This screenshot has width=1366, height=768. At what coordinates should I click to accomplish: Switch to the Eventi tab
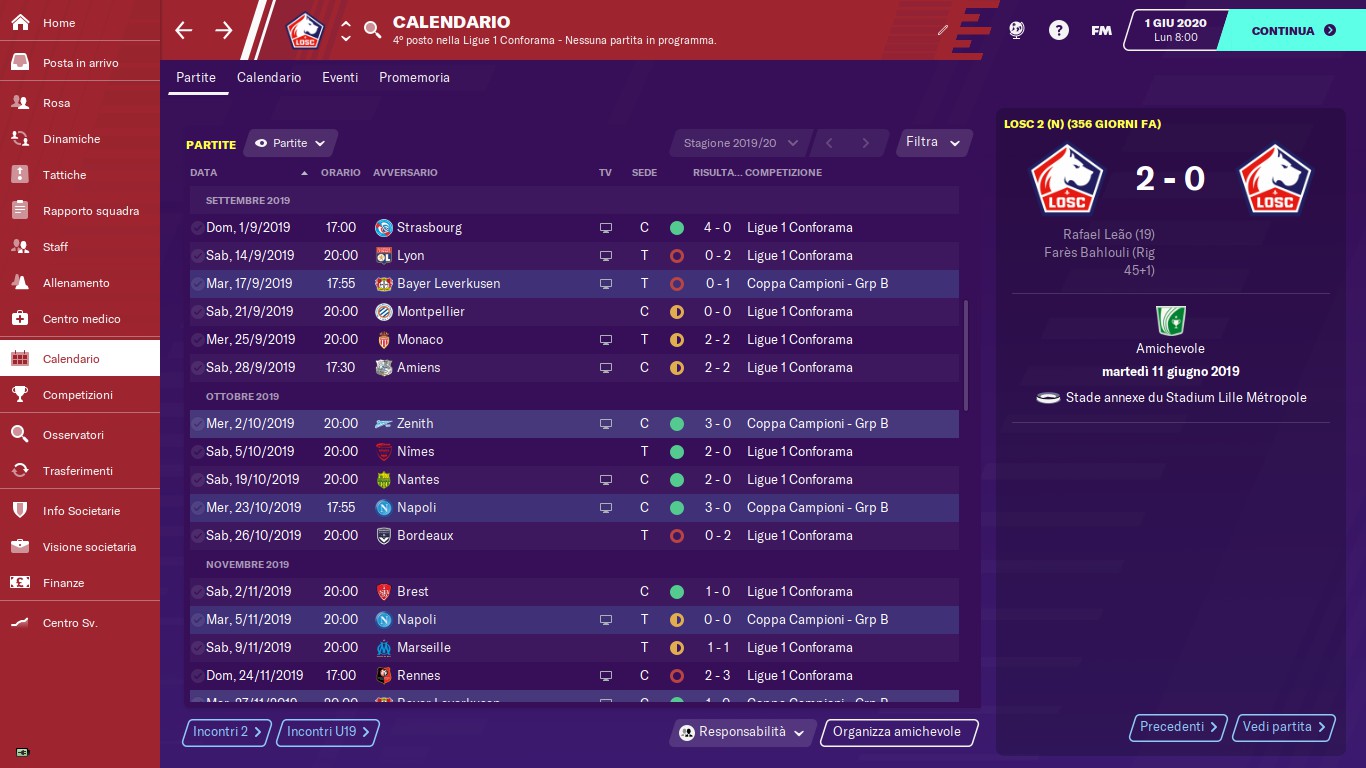[340, 77]
